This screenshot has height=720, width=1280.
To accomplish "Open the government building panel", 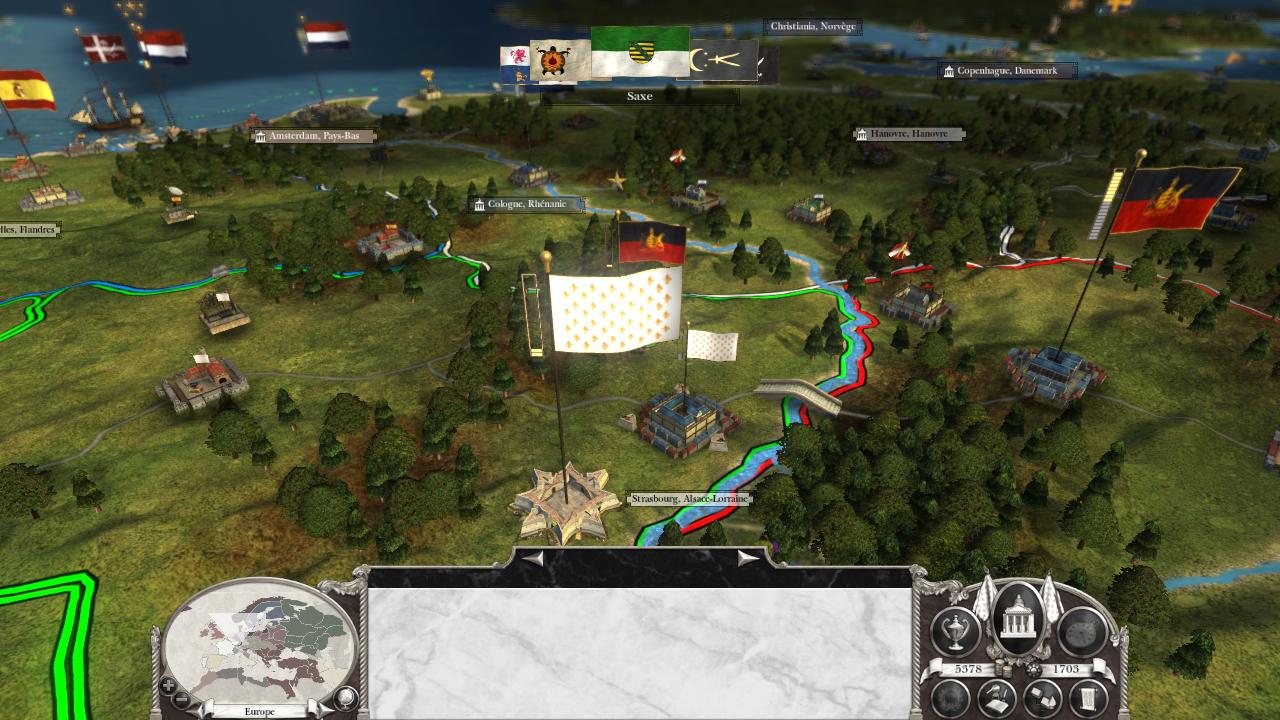I will point(1019,619).
